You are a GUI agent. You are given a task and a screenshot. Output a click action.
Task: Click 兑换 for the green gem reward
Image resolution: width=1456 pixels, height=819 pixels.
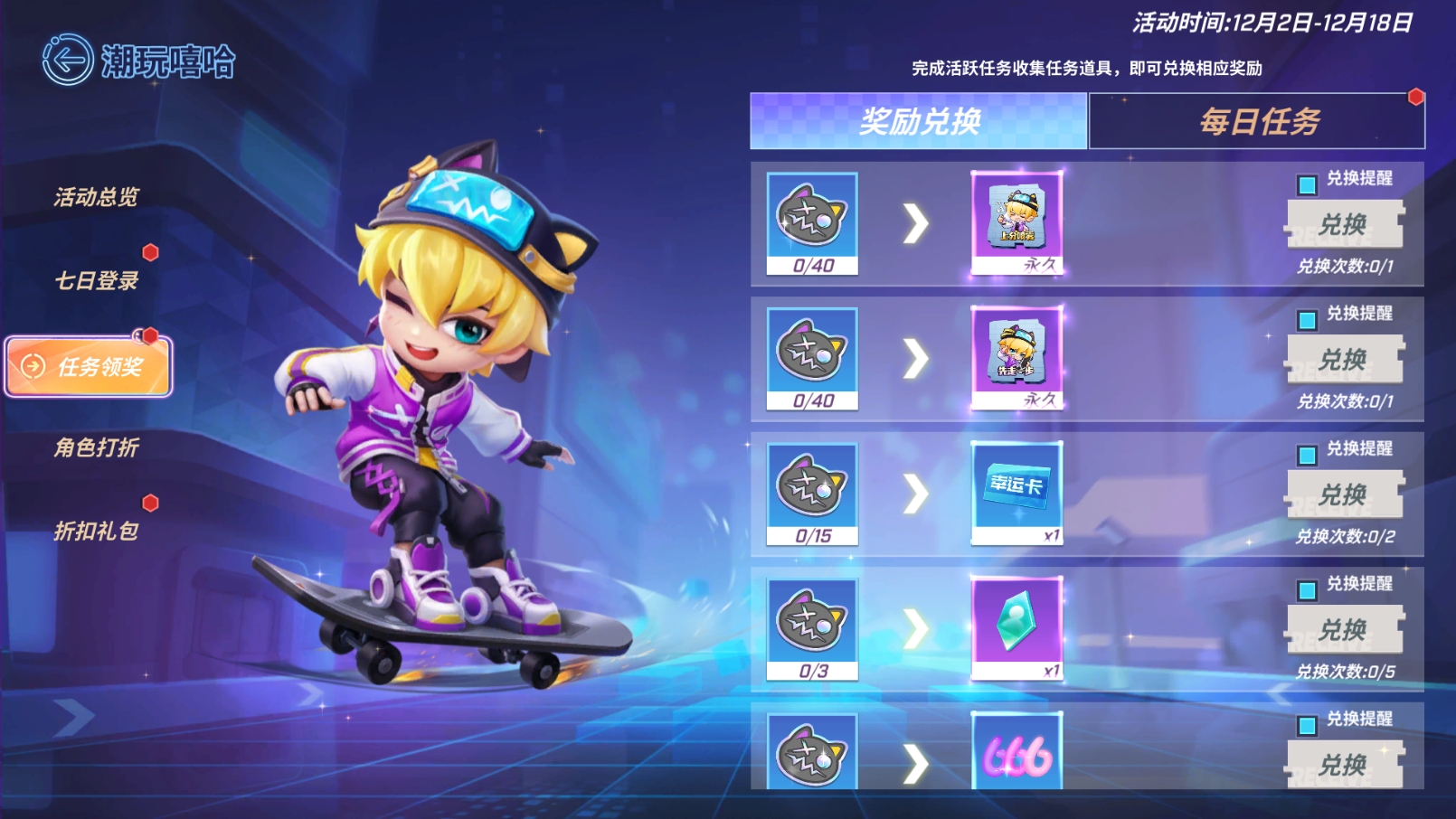point(1344,629)
